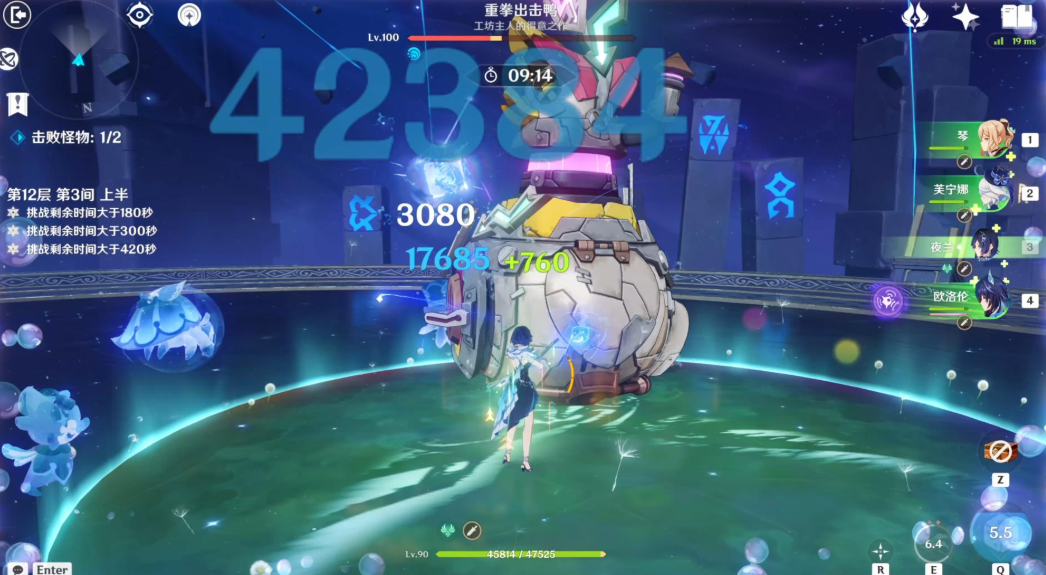Screen dimensions: 1046x575
Task: Open the Wish star icon
Action: (x=965, y=16)
